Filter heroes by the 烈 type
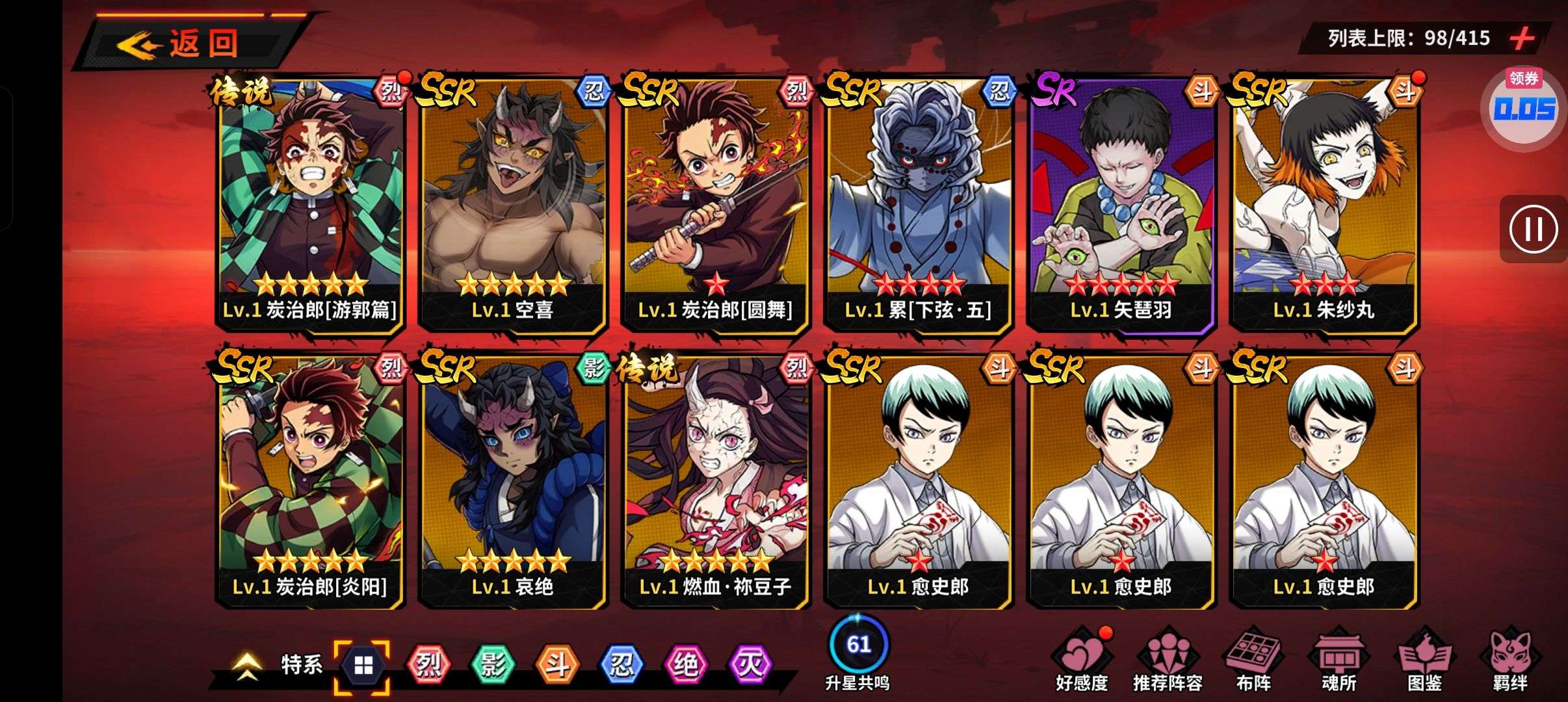 (428, 665)
